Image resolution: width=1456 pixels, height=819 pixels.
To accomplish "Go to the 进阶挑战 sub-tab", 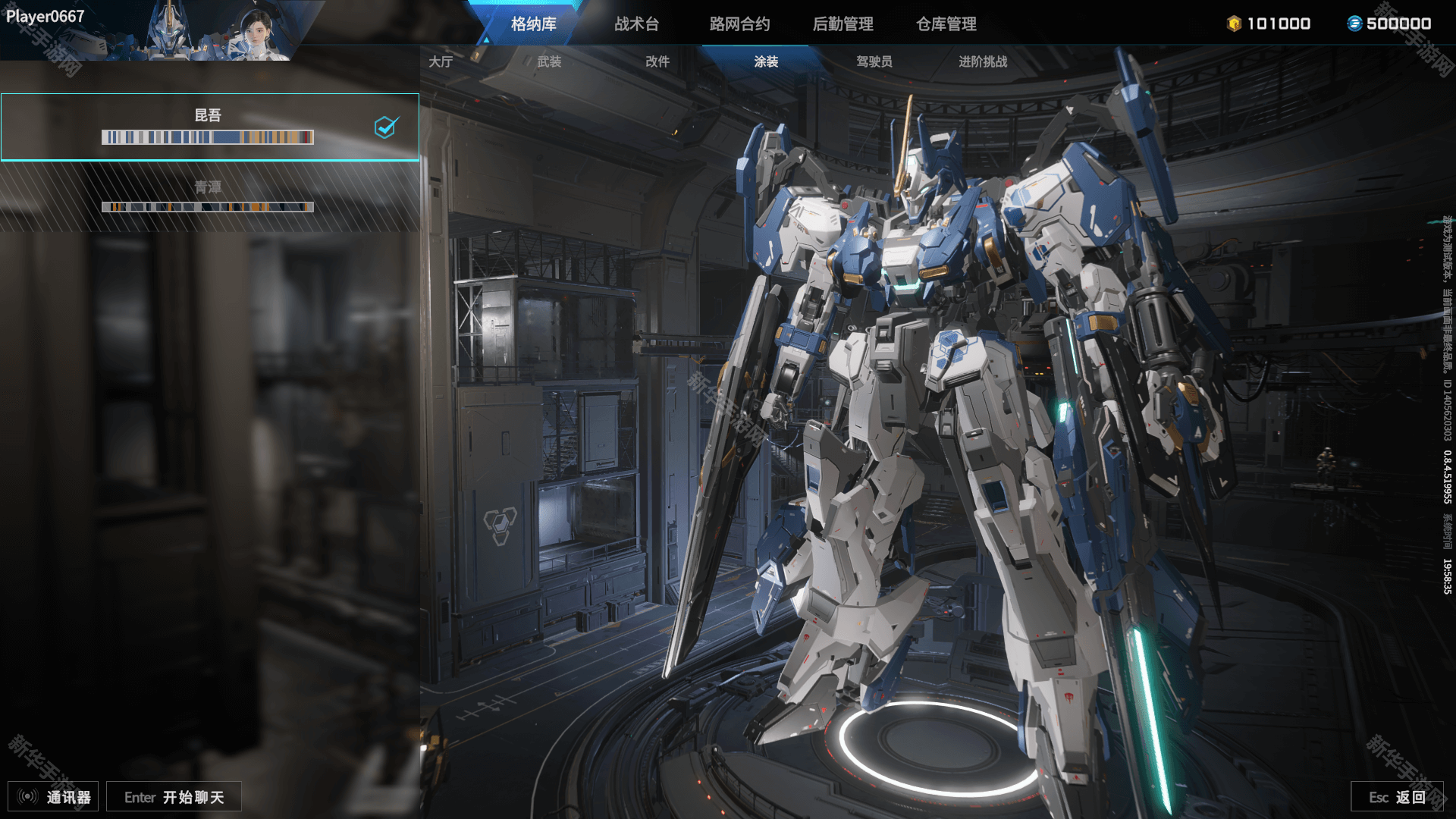I will pos(983,61).
